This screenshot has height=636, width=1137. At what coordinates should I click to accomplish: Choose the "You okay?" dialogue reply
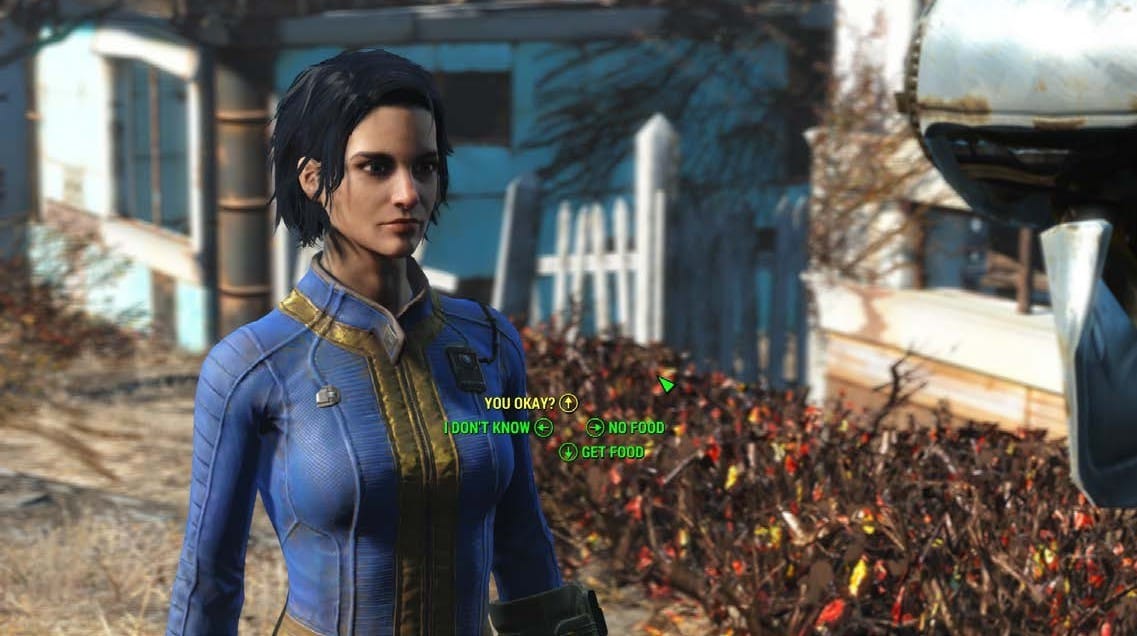point(520,403)
